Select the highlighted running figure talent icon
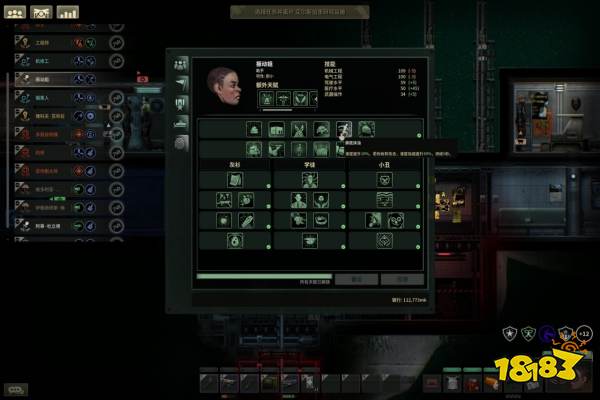Screen dimensions: 600x400 pos(344,129)
